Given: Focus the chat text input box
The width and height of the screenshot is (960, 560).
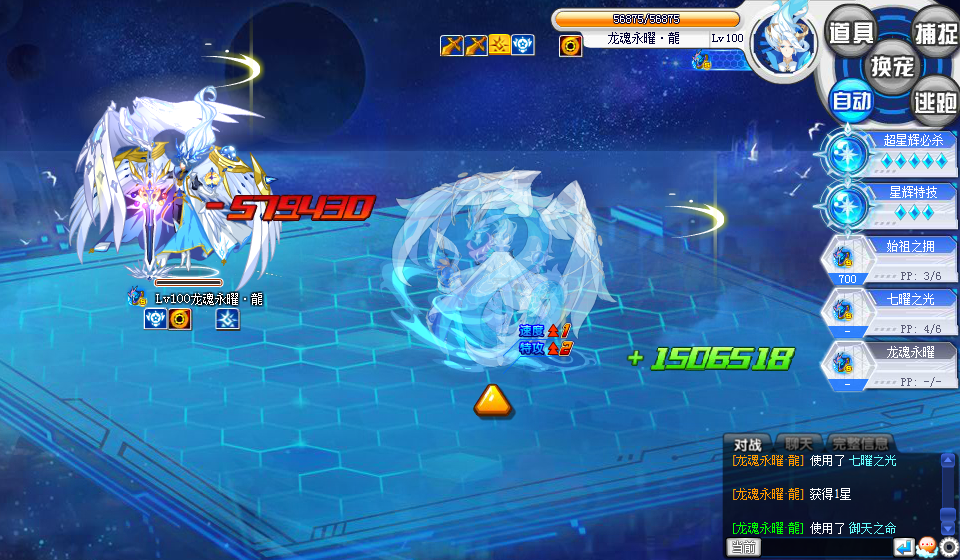Looking at the screenshot, I should pos(825,547).
